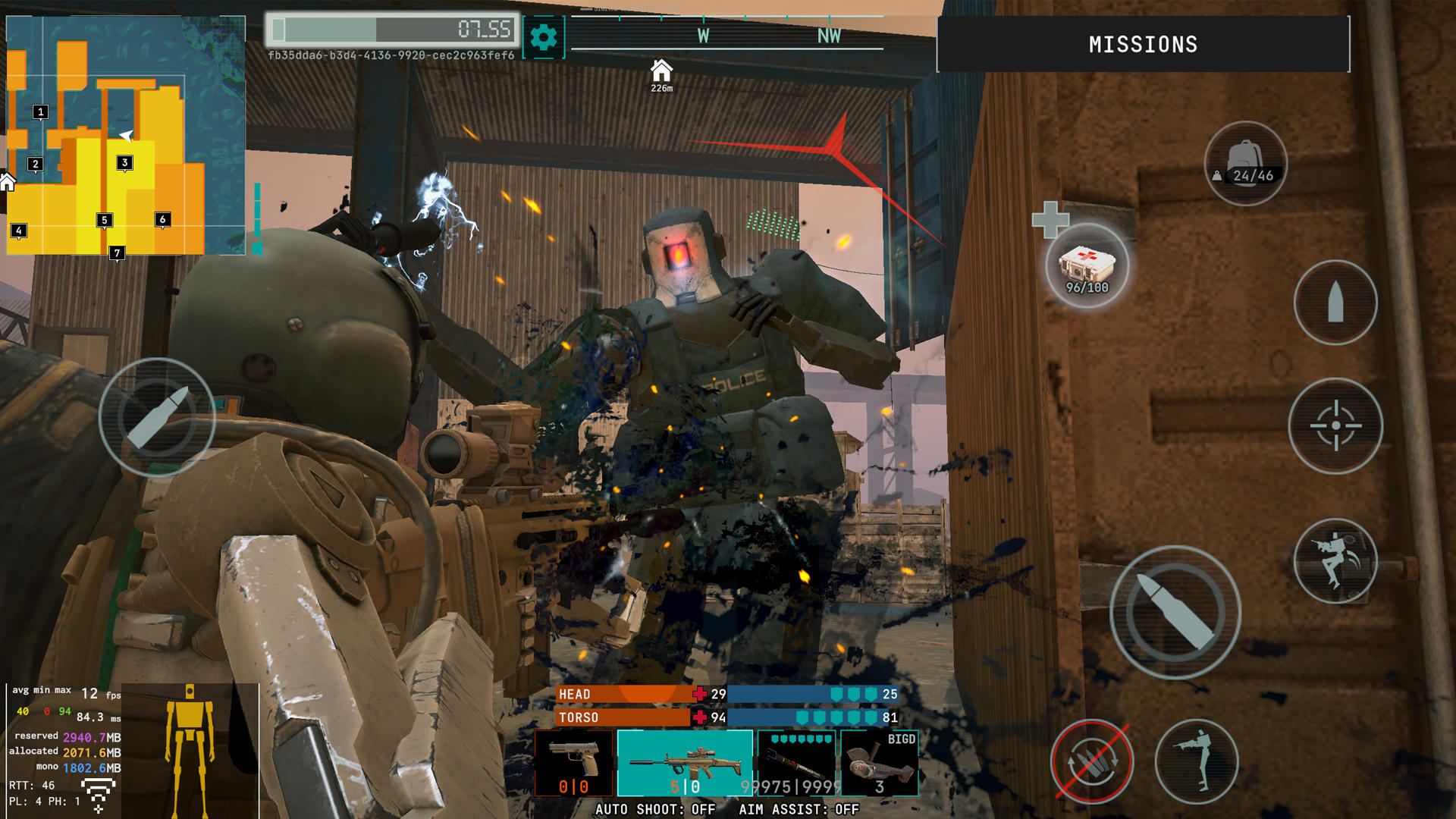Select the crosshair aim icon

pos(1335,427)
